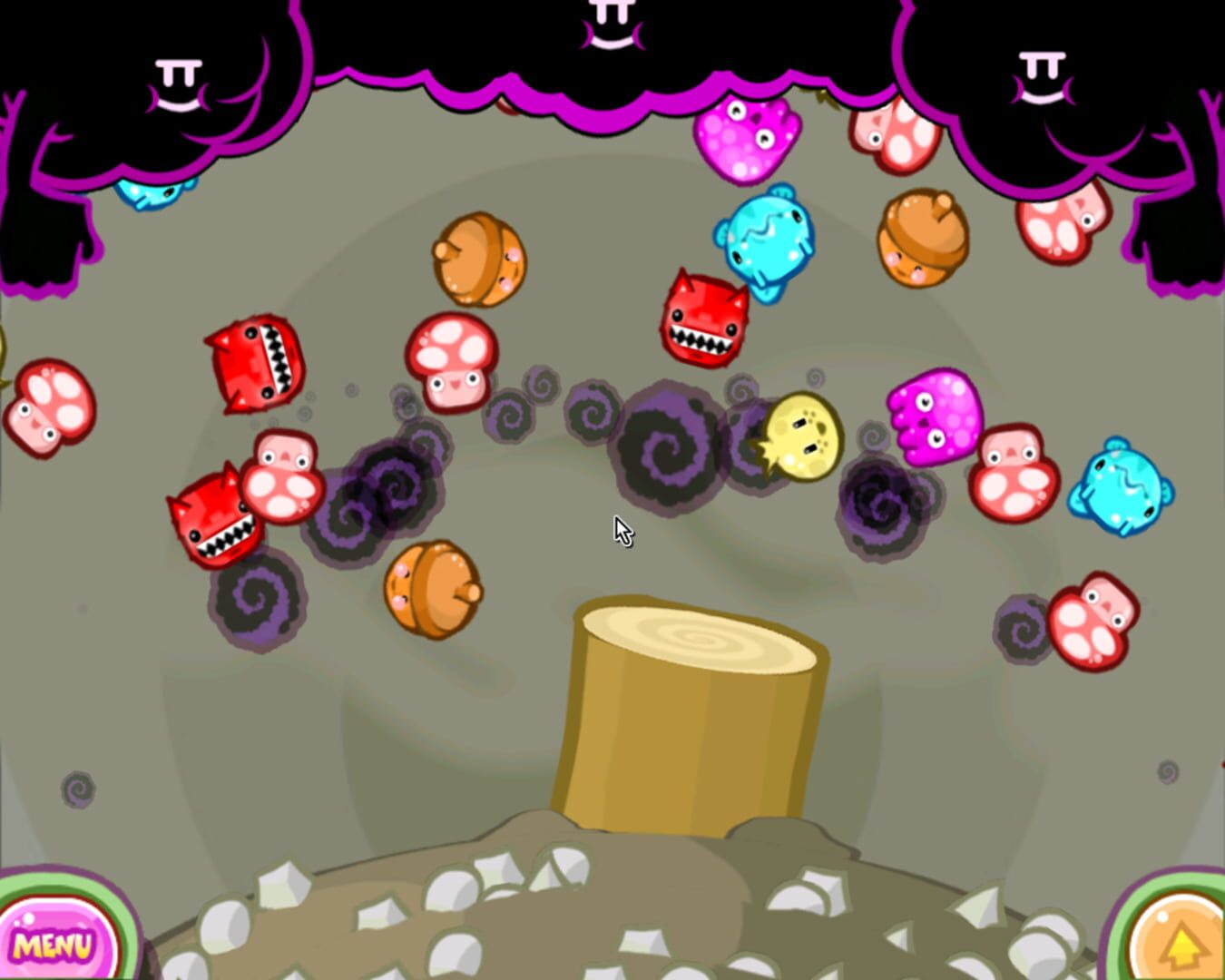Click the red devil creature on the far left
This screenshot has width=1225, height=980.
coord(213,522)
